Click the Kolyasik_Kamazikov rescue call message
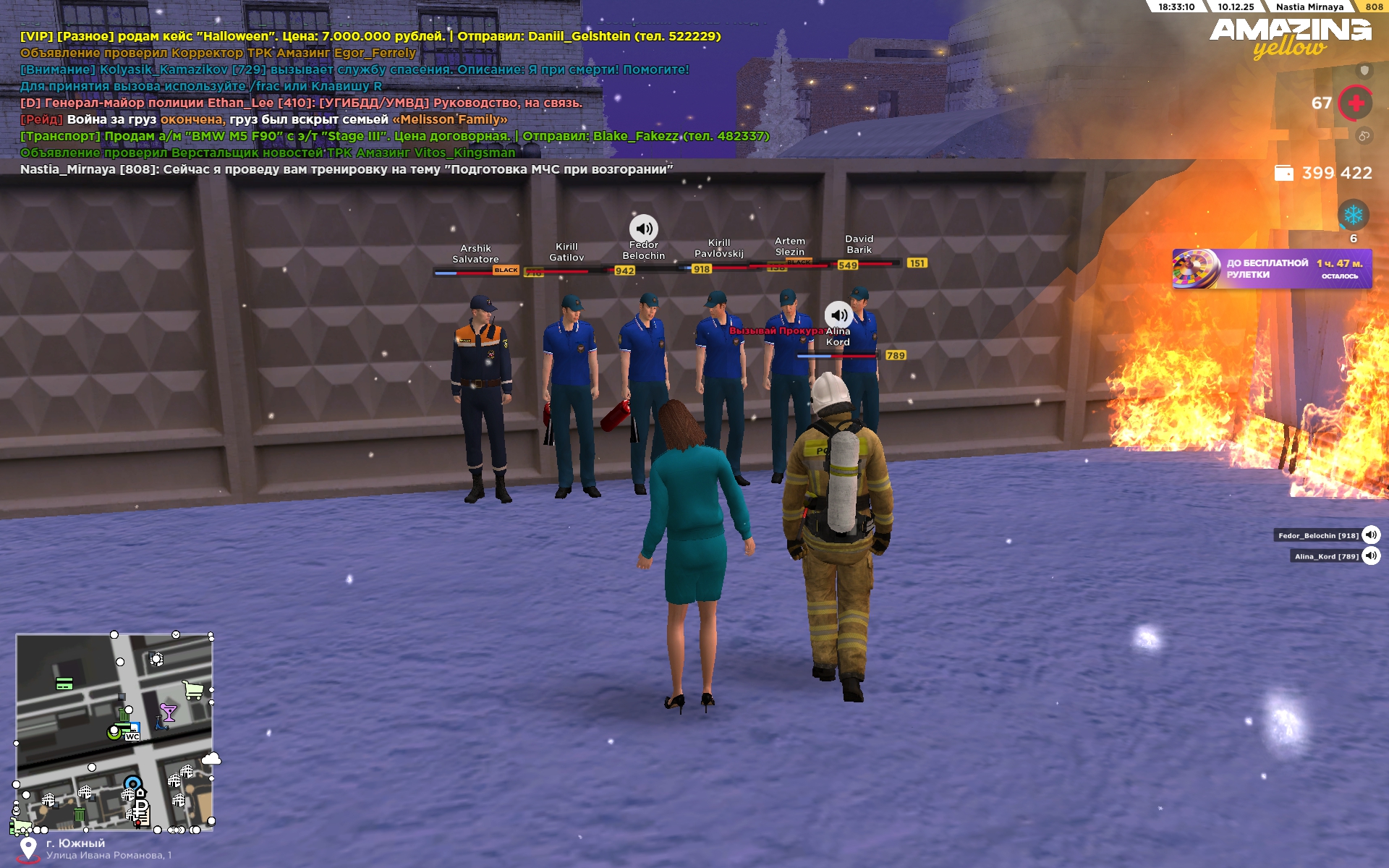 [x=354, y=69]
